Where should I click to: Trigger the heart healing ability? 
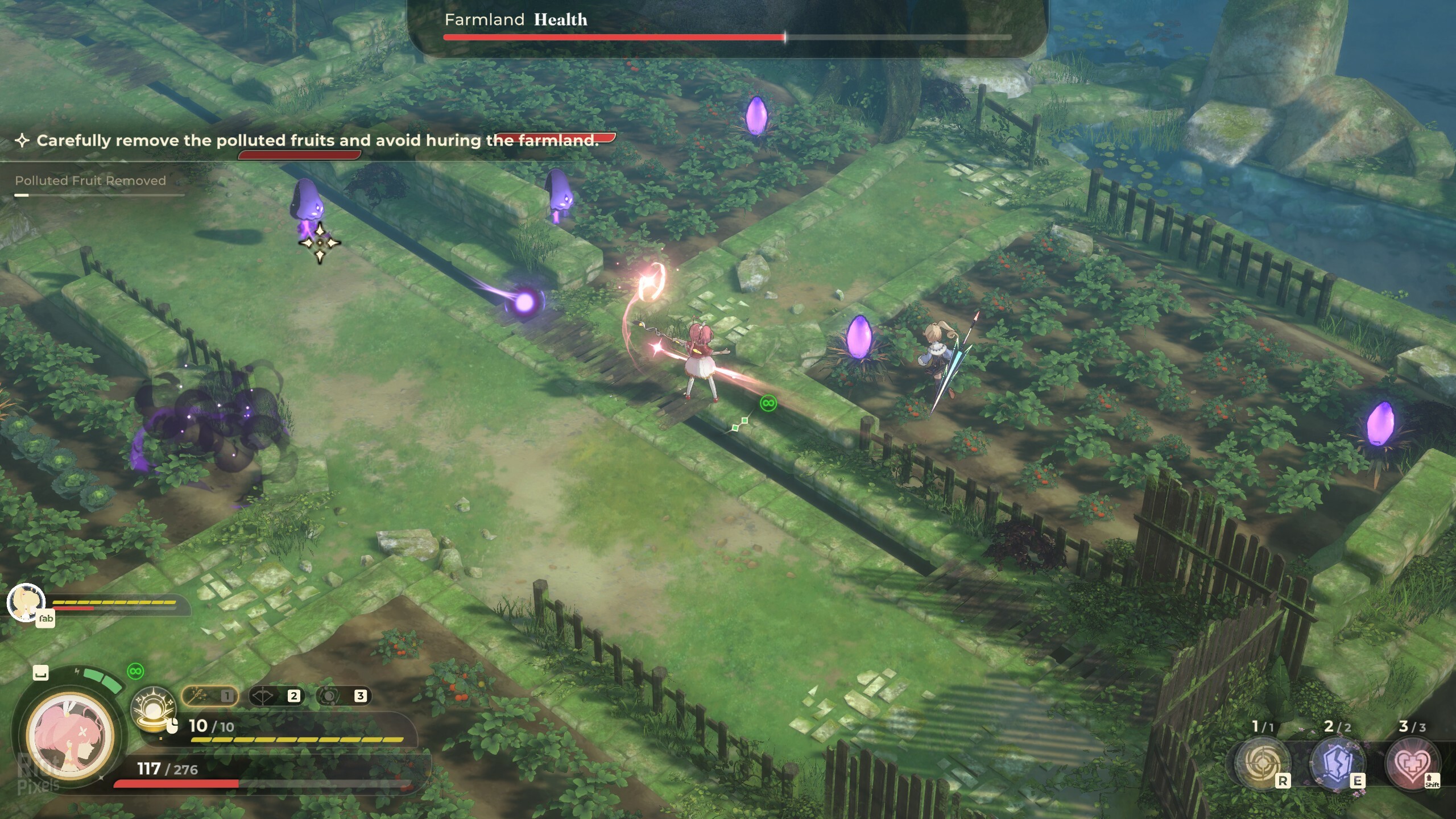click(x=1412, y=763)
